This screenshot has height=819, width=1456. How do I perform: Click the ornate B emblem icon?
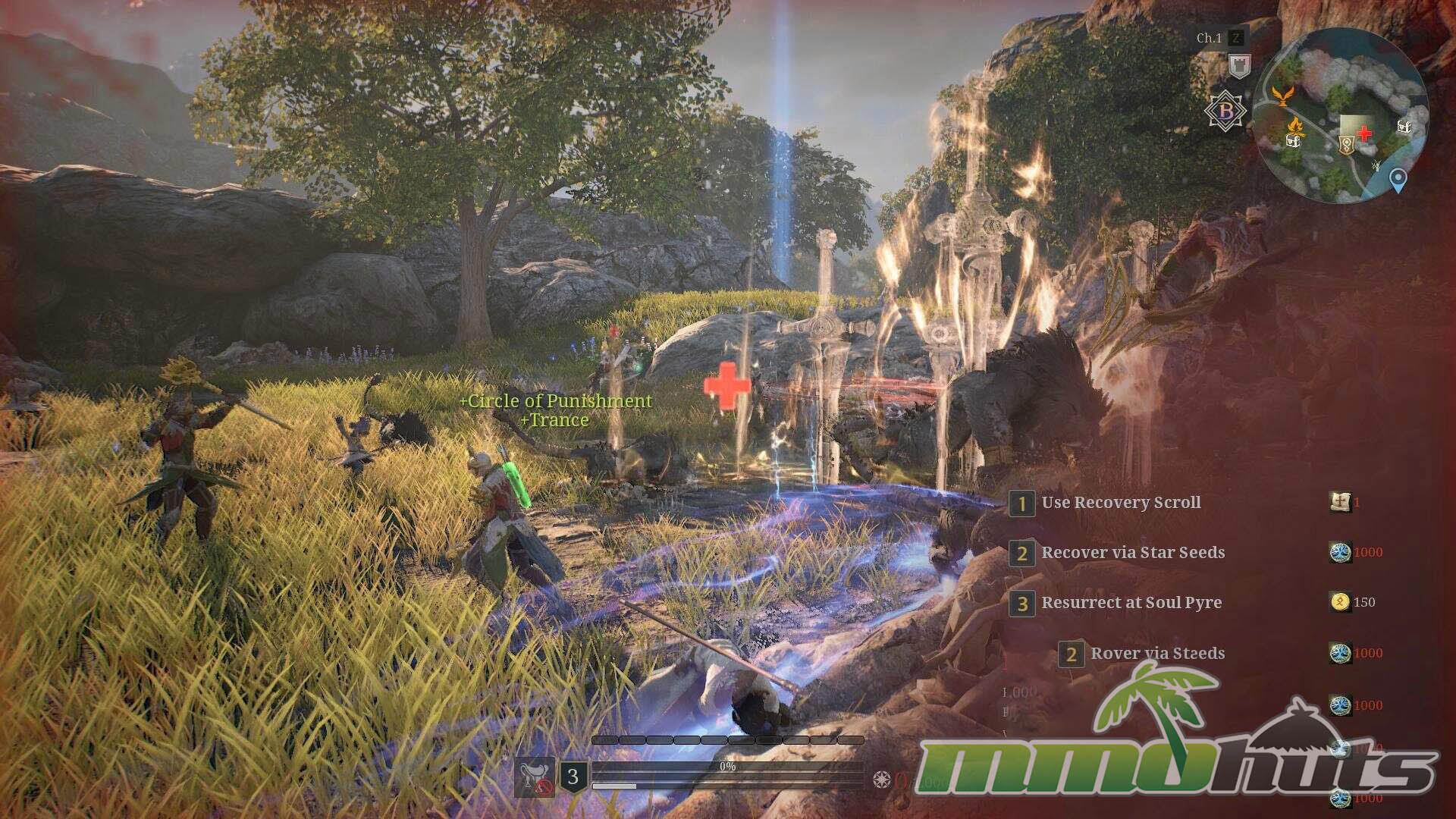coord(1225,111)
